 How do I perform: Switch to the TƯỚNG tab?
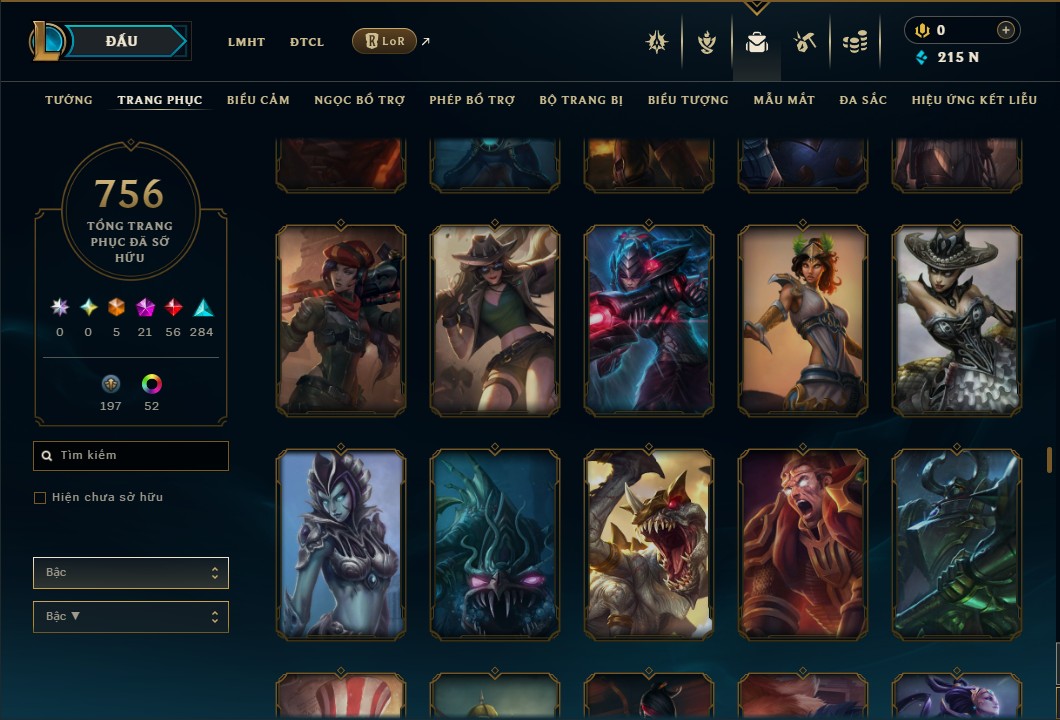[x=69, y=100]
